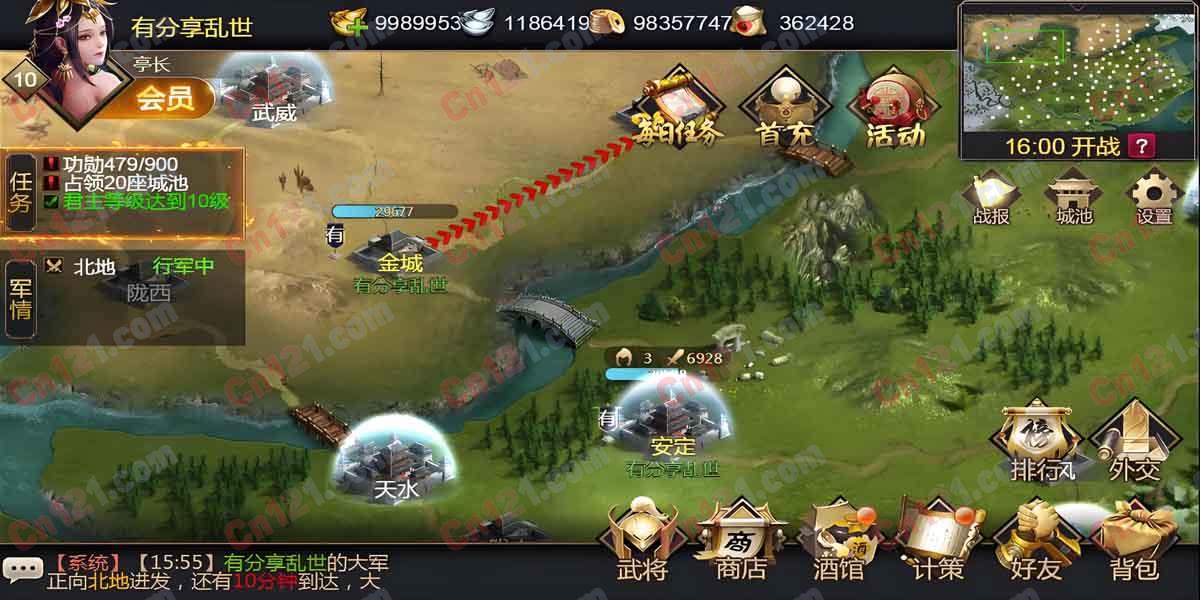The image size is (1200, 600).
Task: Select the 任务 tracker tab
Action: [x=21, y=192]
